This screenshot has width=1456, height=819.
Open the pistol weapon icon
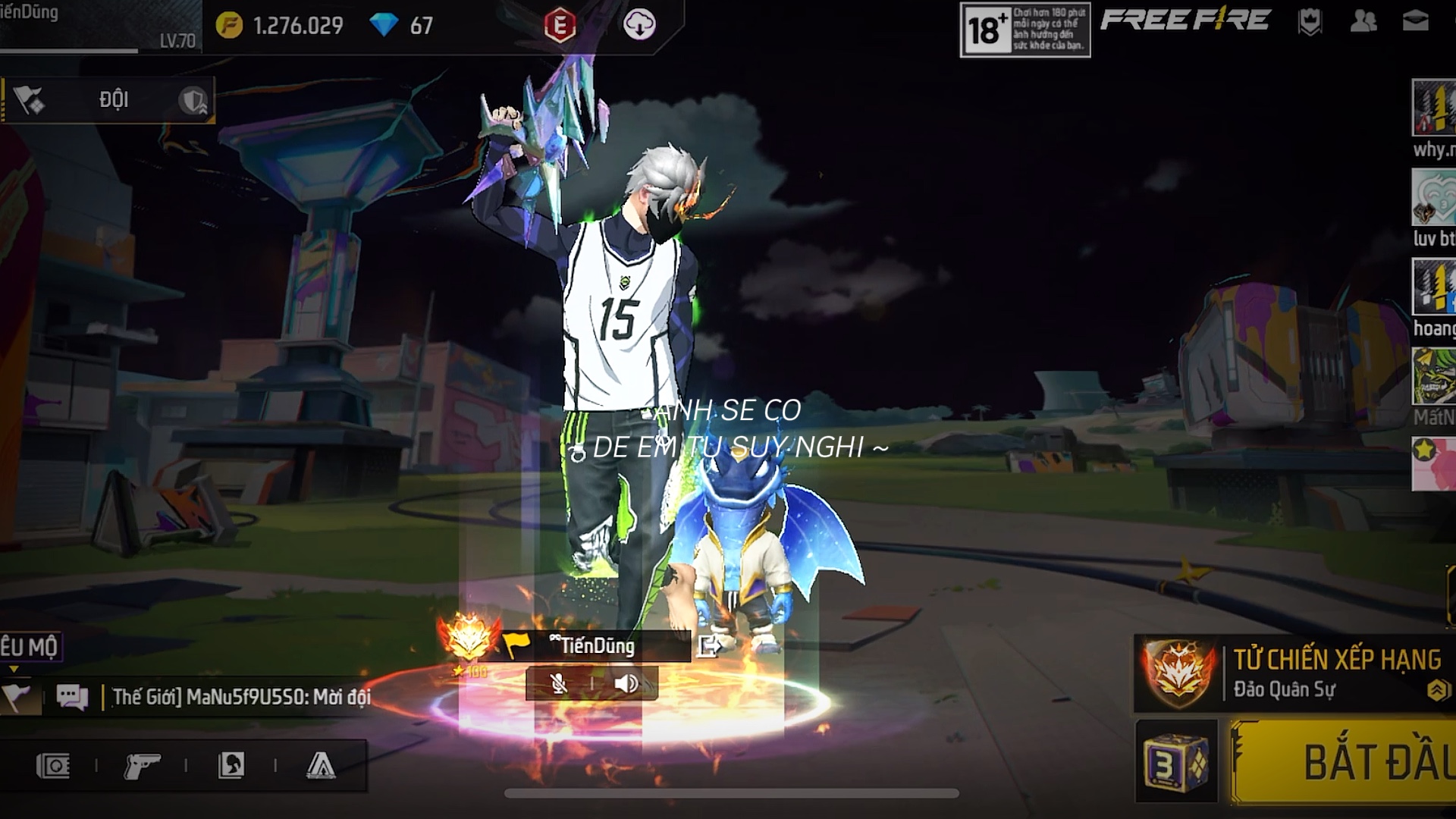(x=142, y=766)
